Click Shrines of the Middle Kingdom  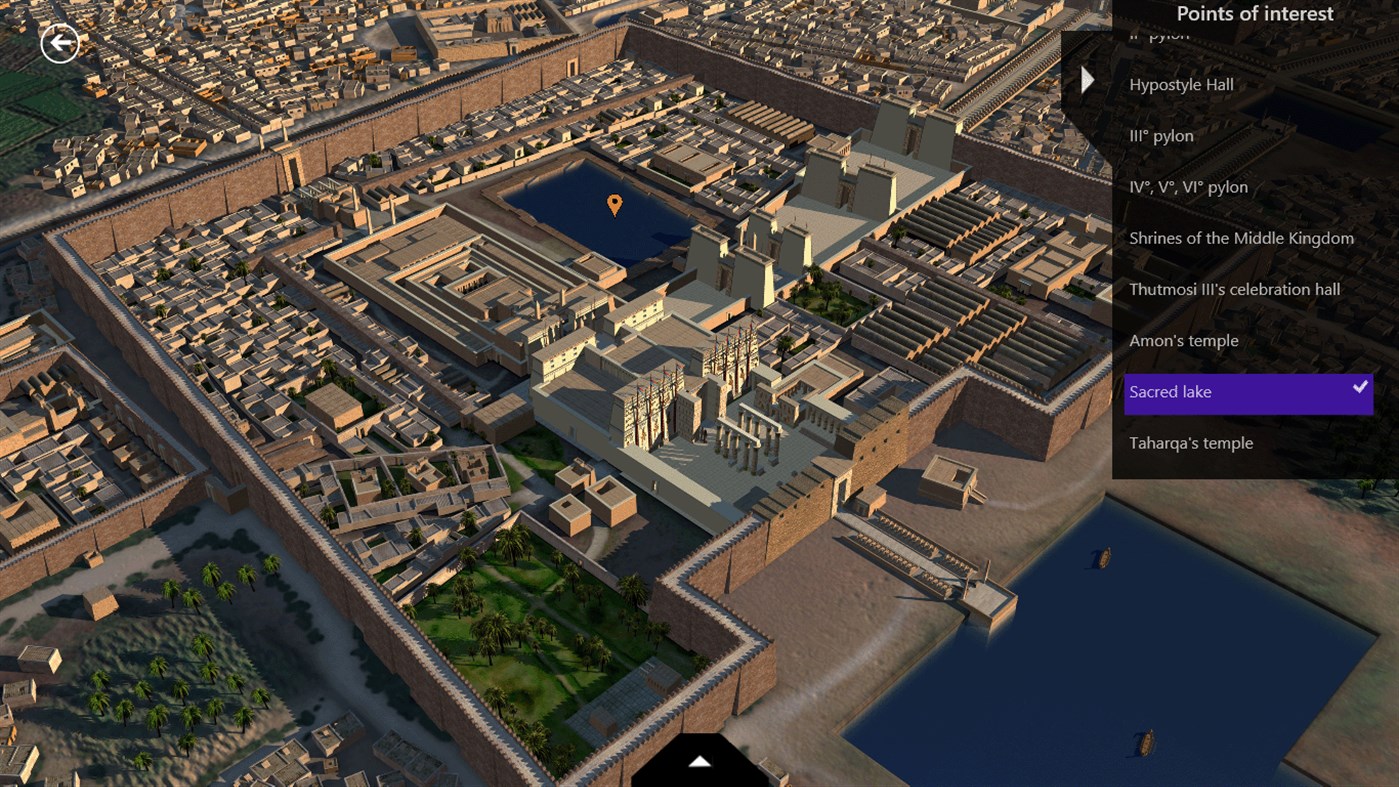(1241, 238)
